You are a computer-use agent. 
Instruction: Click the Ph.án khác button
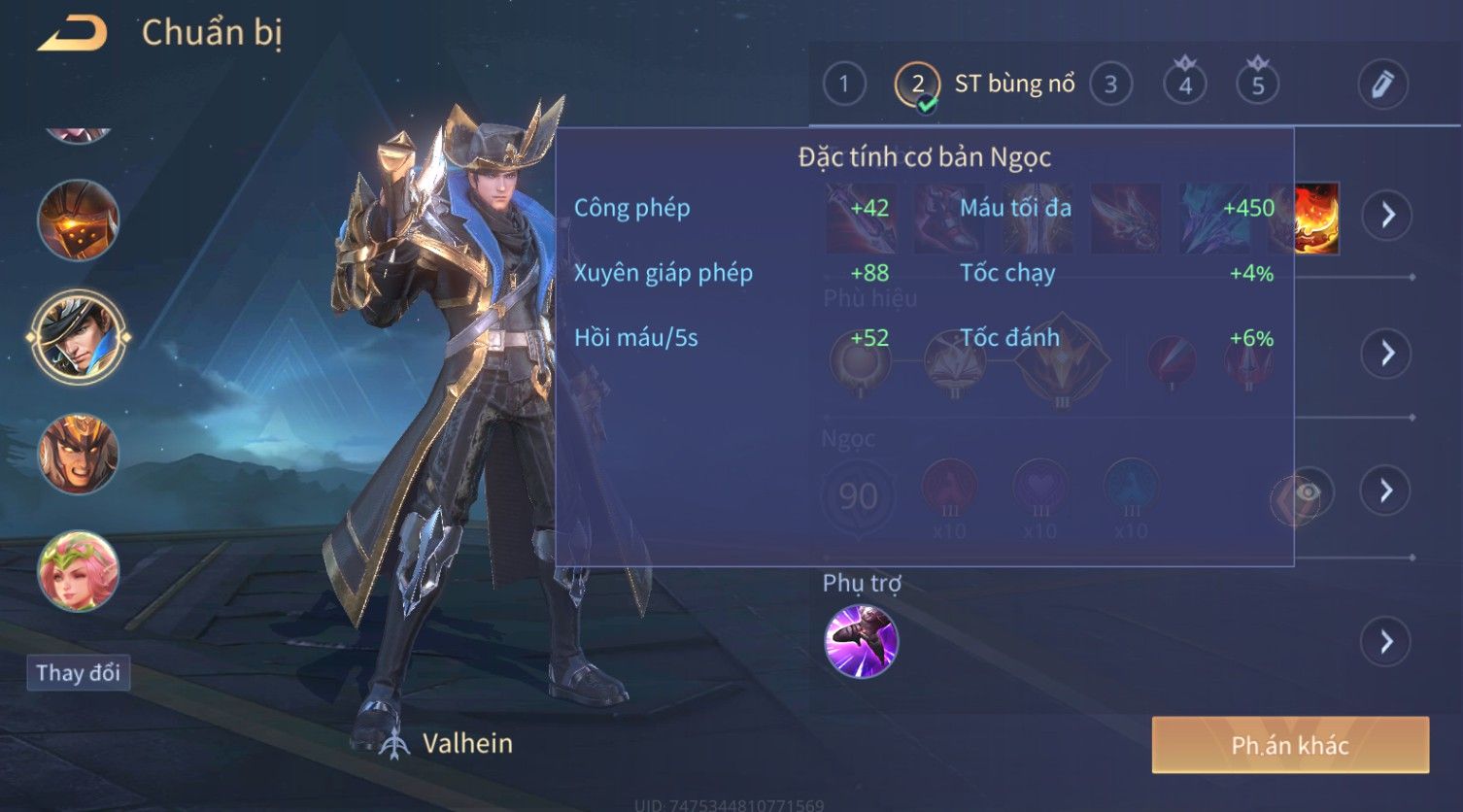pyautogui.click(x=1290, y=745)
